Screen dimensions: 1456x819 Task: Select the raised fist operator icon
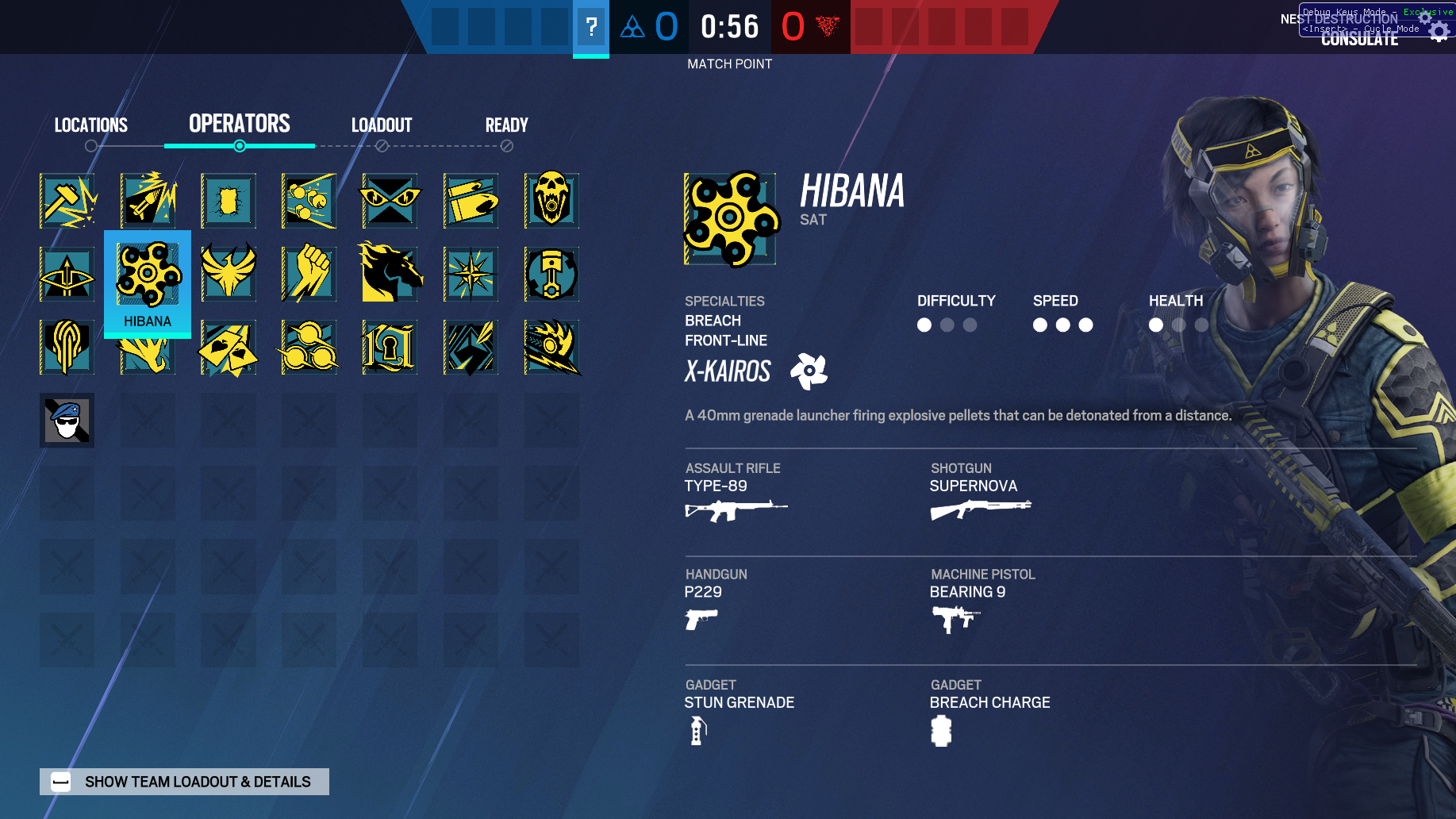pos(309,275)
